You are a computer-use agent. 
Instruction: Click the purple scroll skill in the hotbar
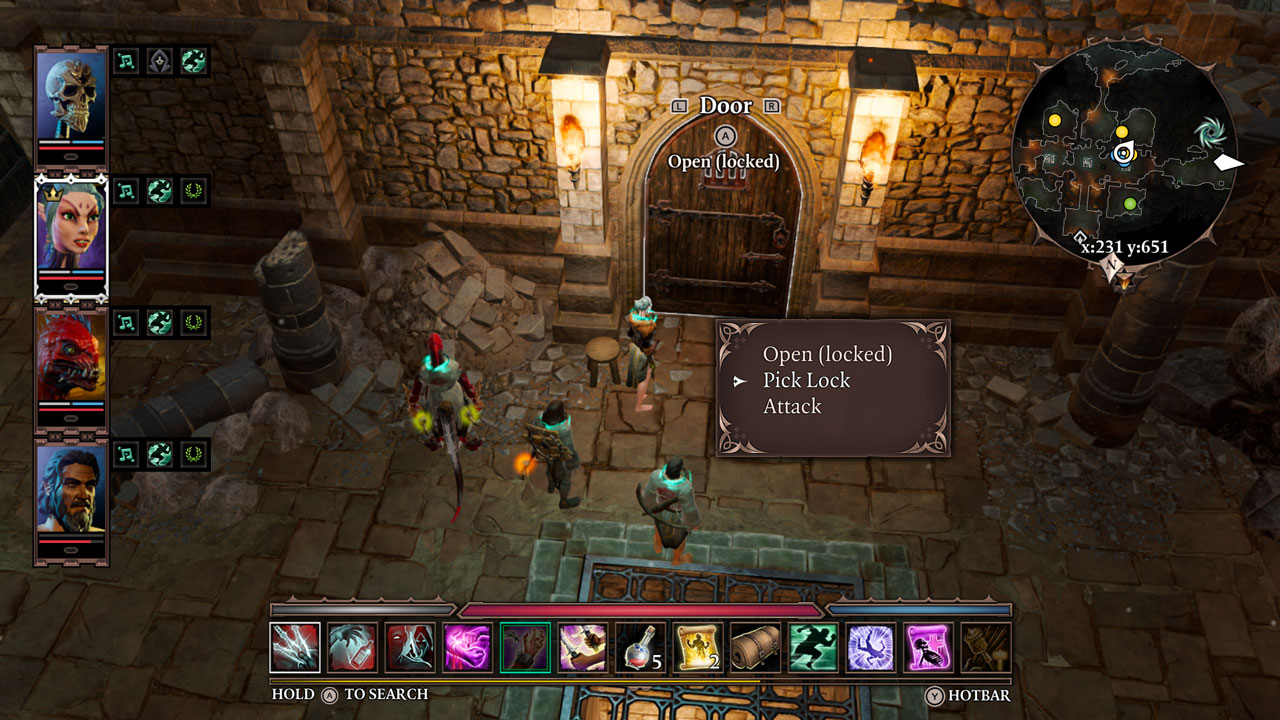pyautogui.click(x=931, y=650)
